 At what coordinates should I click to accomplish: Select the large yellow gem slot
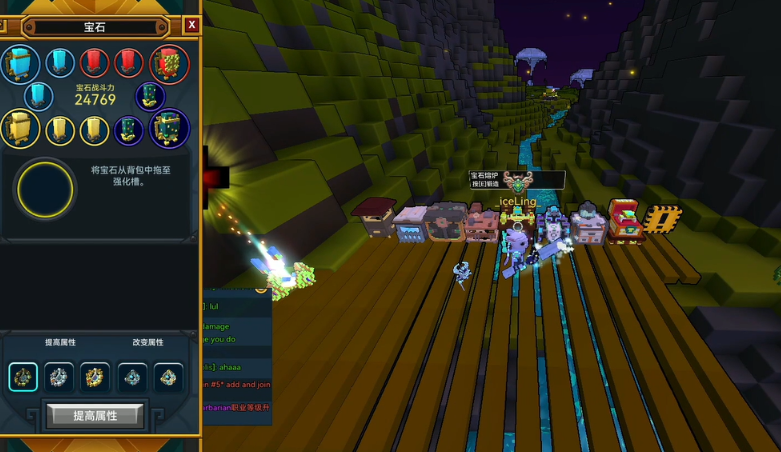point(20,129)
